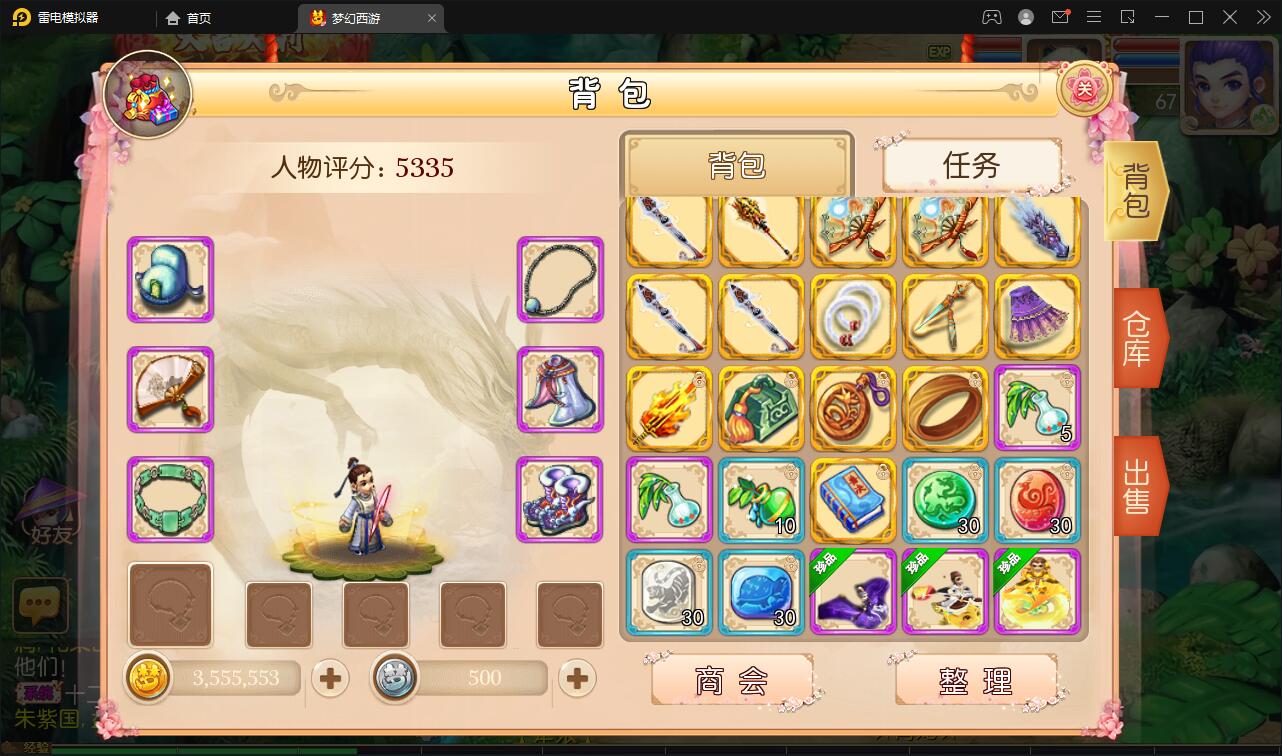Select the blue backpack in the equipment slot
This screenshot has width=1282, height=756.
click(x=170, y=280)
